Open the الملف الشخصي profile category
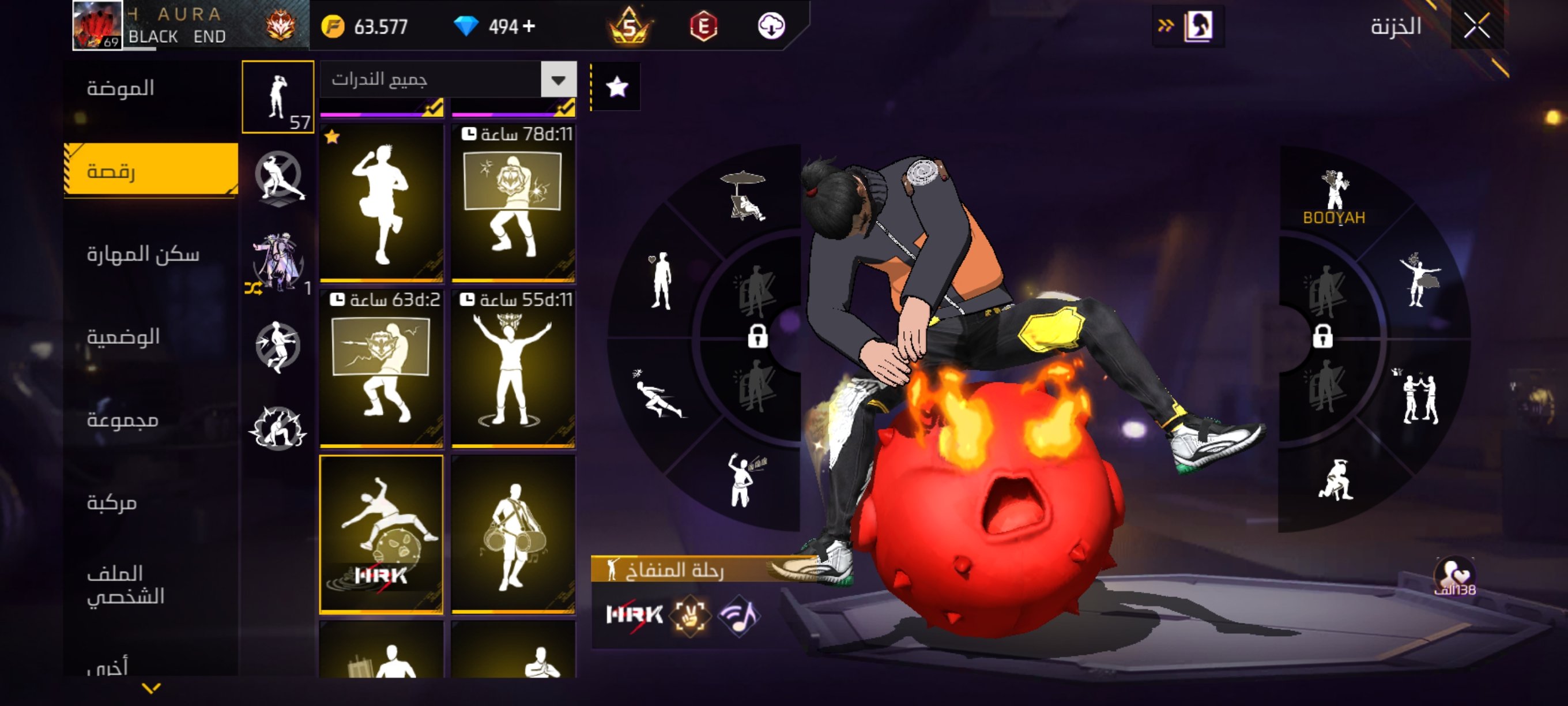The width and height of the screenshot is (1568, 706). tap(126, 584)
